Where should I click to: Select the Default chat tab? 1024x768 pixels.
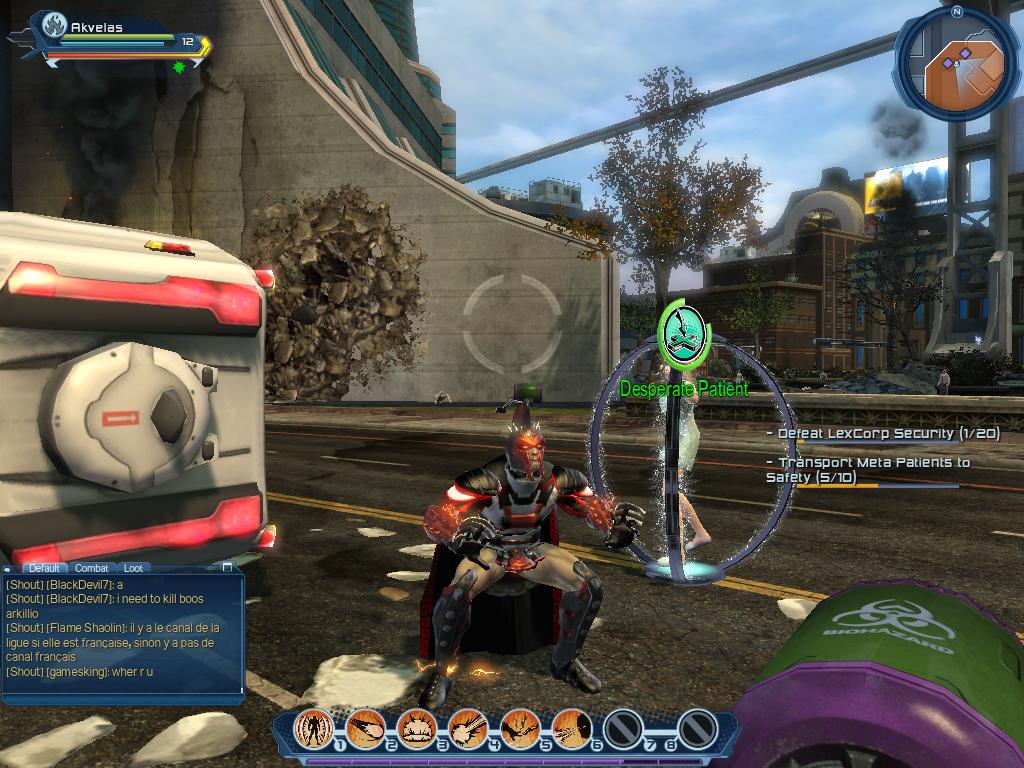click(x=44, y=568)
